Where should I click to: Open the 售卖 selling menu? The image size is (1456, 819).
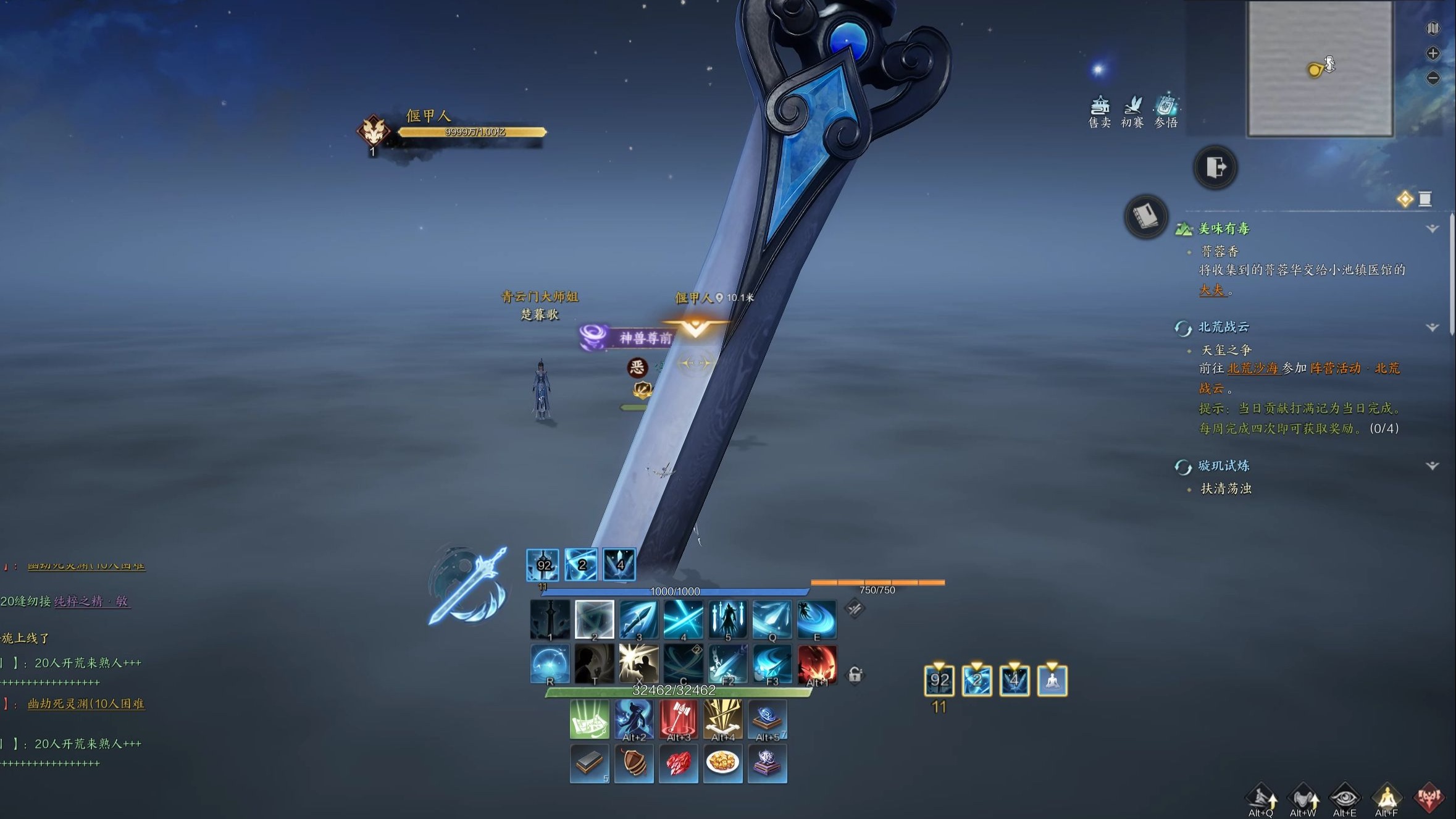[x=1099, y=112]
